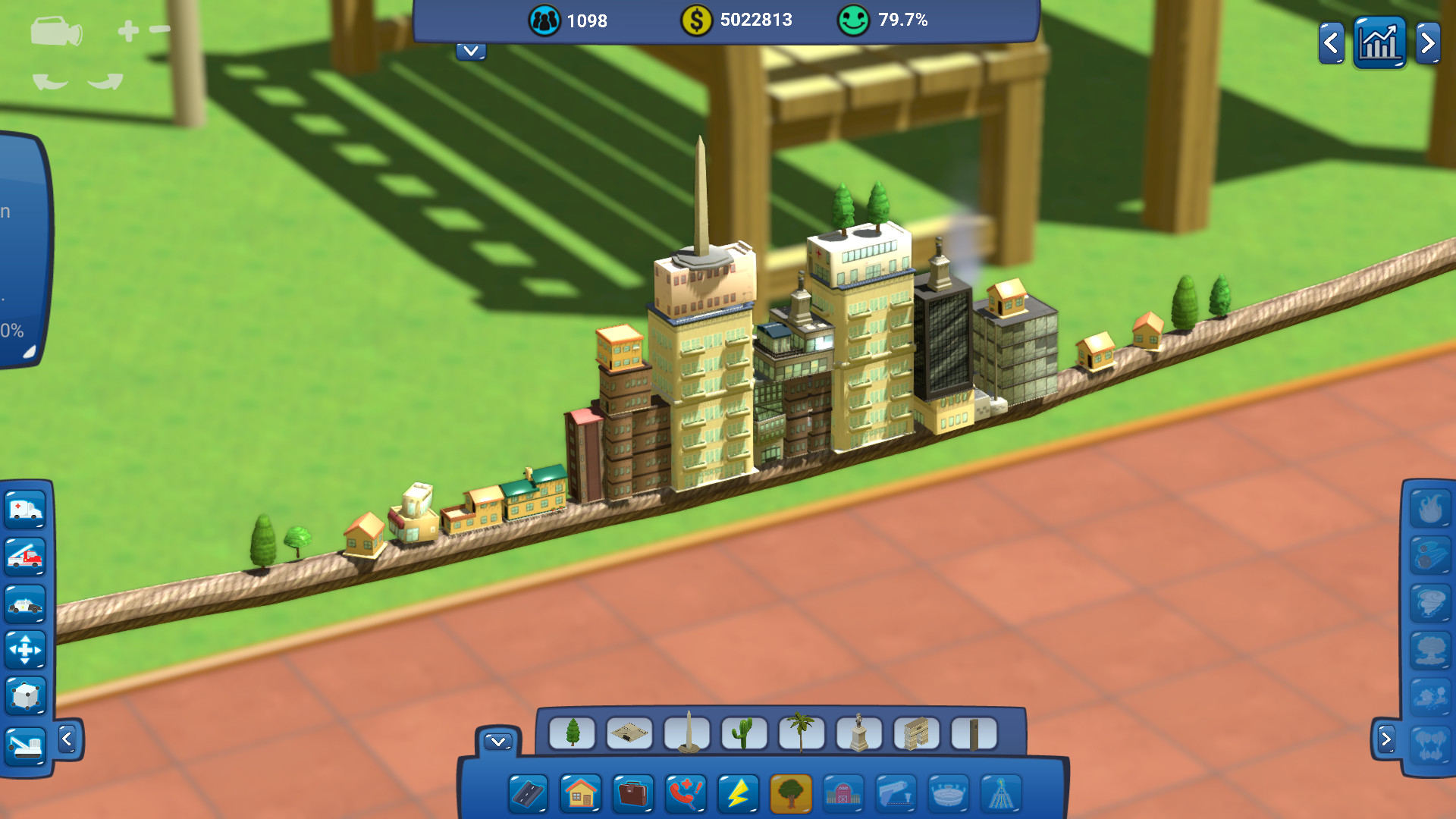The width and height of the screenshot is (1456, 819).
Task: Collapse the top dropdown arrow below the stats bar
Action: tap(471, 52)
